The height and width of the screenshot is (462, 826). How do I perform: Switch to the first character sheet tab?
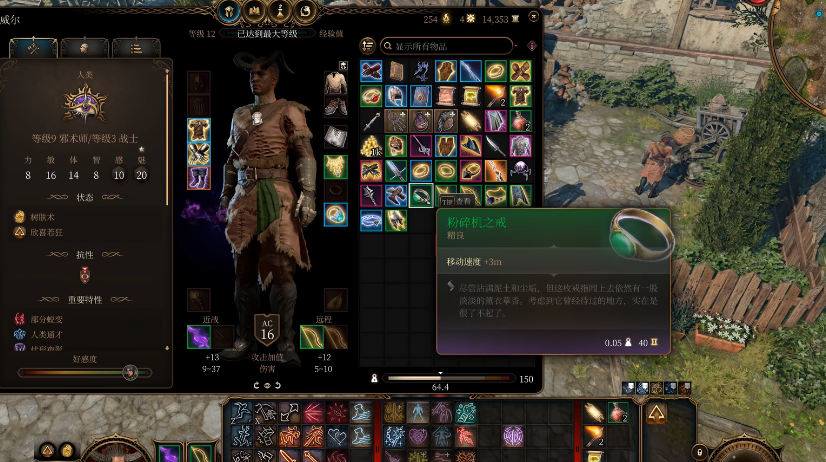pyautogui.click(x=33, y=47)
